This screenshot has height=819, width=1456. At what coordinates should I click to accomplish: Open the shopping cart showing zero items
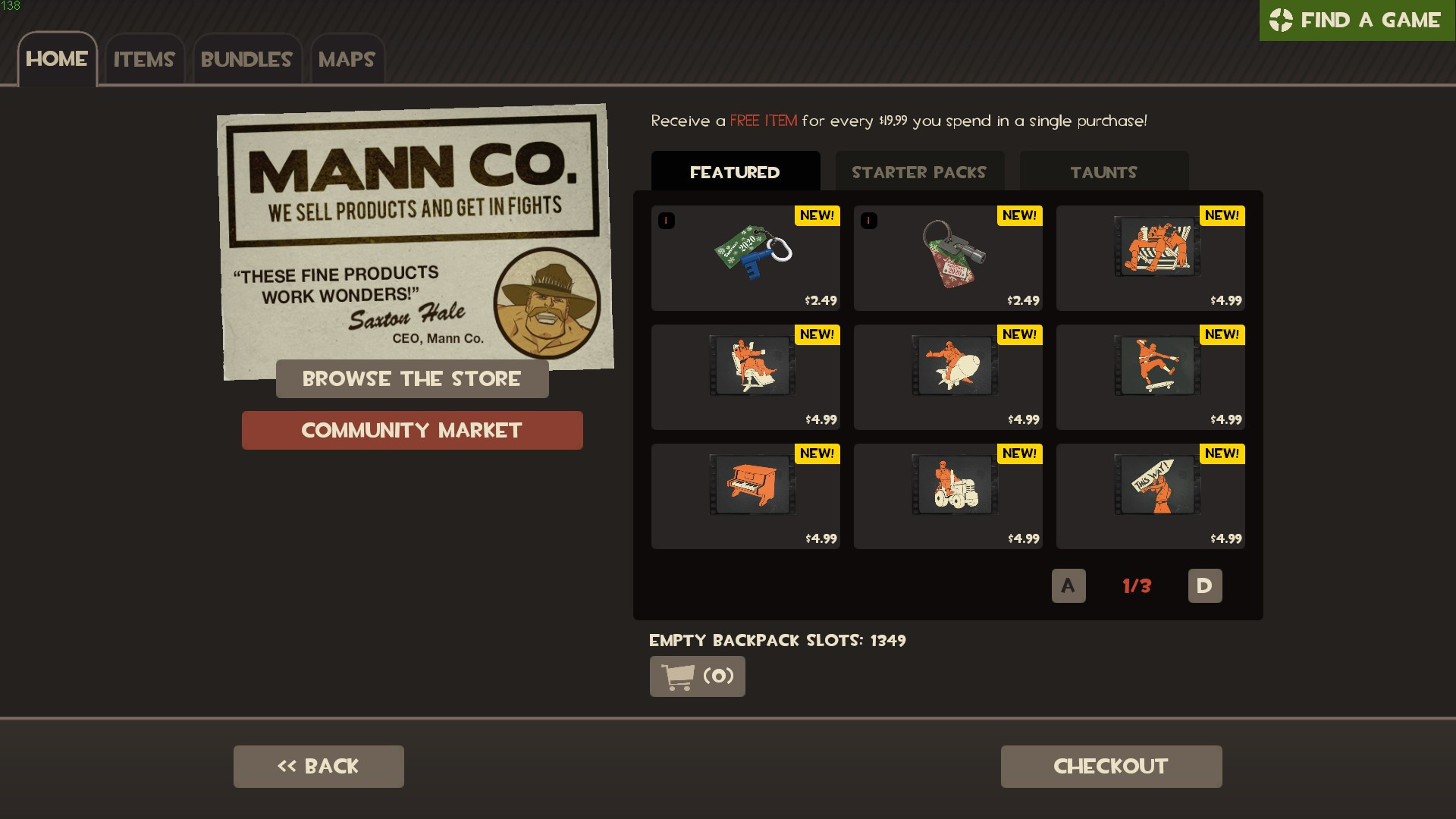pos(697,676)
